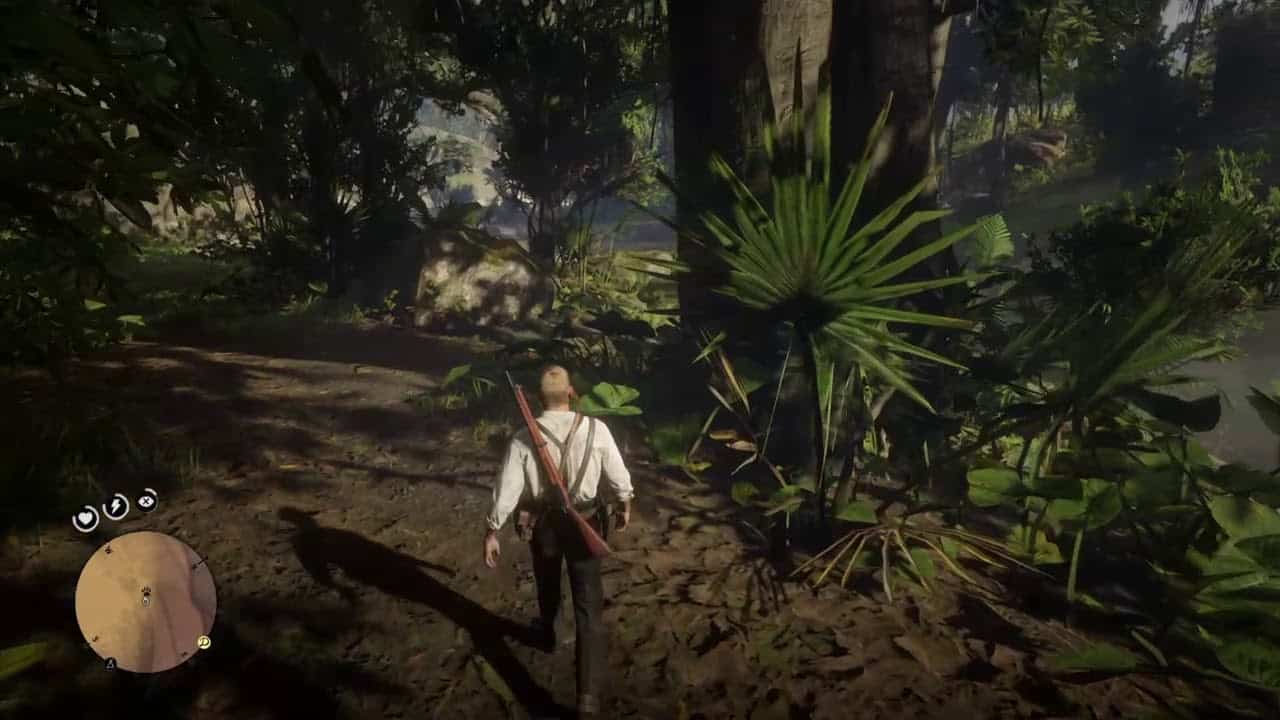Image resolution: width=1280 pixels, height=720 pixels.
Task: Click the Dead Eye core icon
Action: [146, 500]
